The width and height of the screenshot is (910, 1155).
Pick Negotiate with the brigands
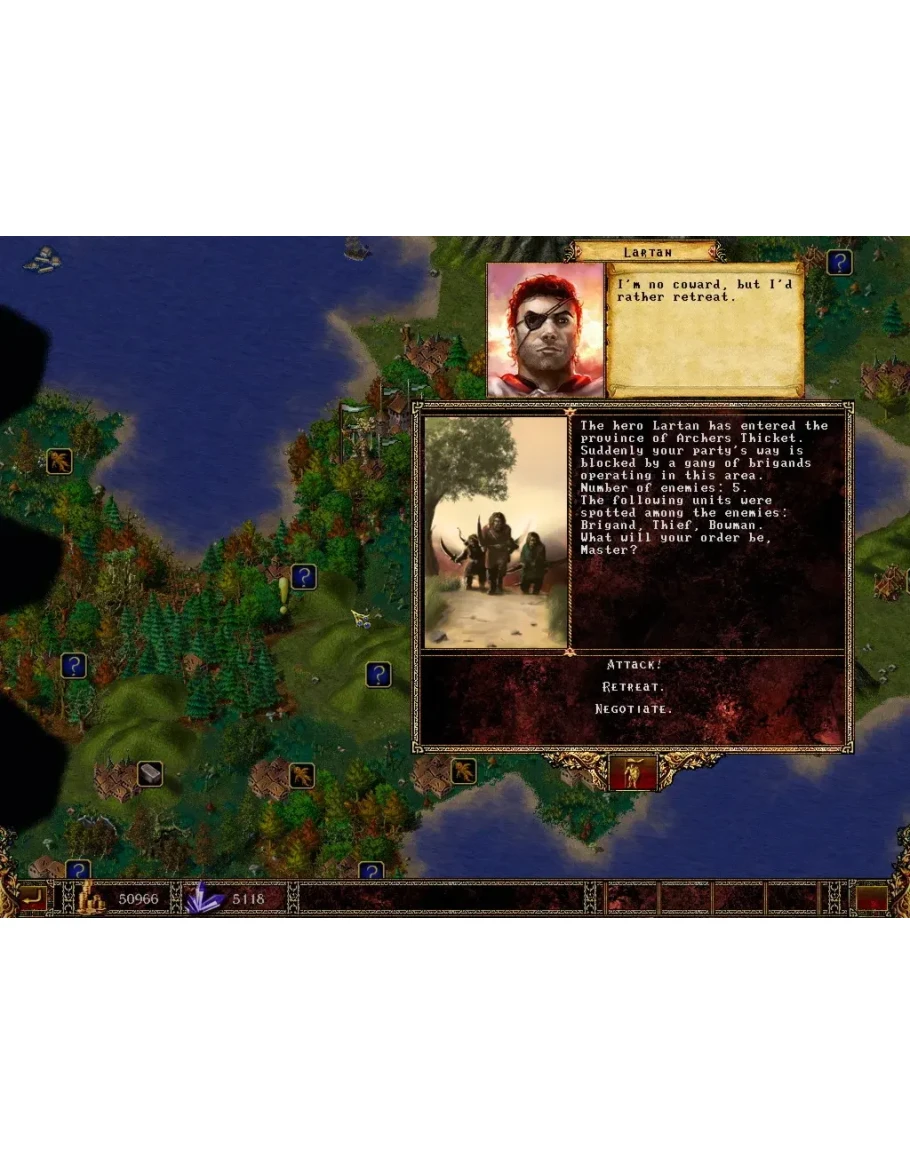634,709
